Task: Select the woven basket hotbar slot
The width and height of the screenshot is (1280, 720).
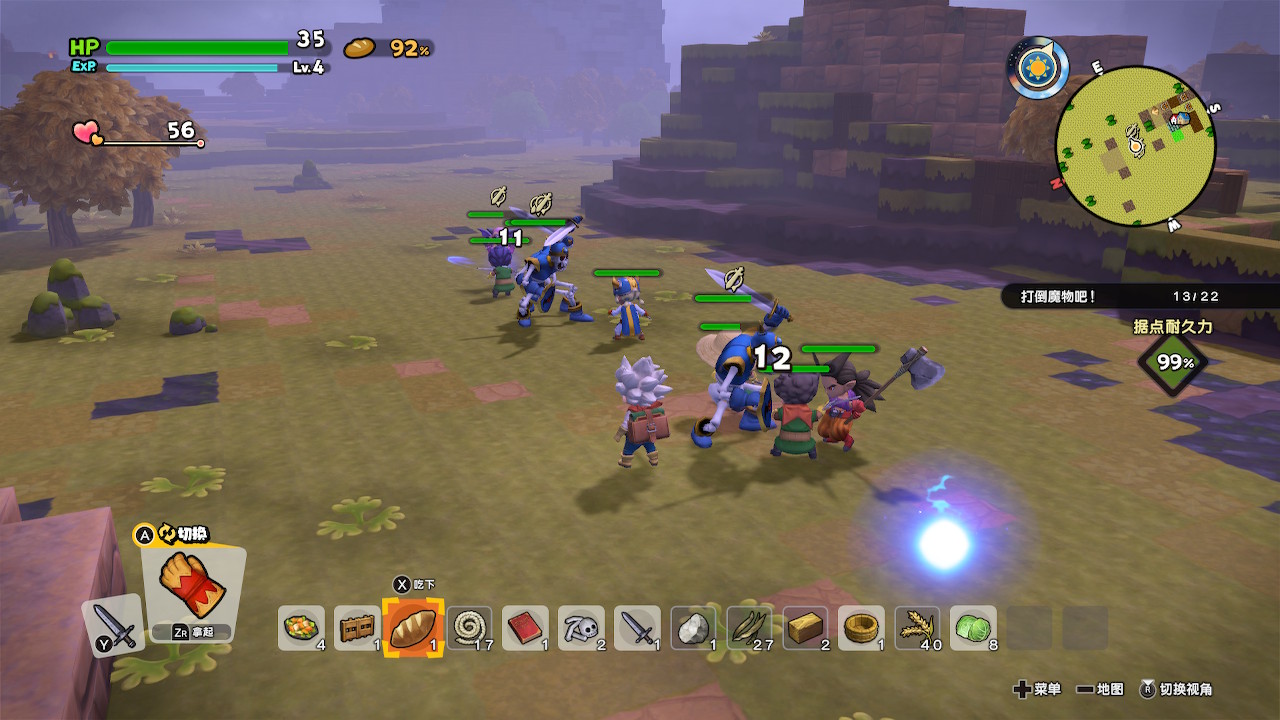Action: [861, 628]
